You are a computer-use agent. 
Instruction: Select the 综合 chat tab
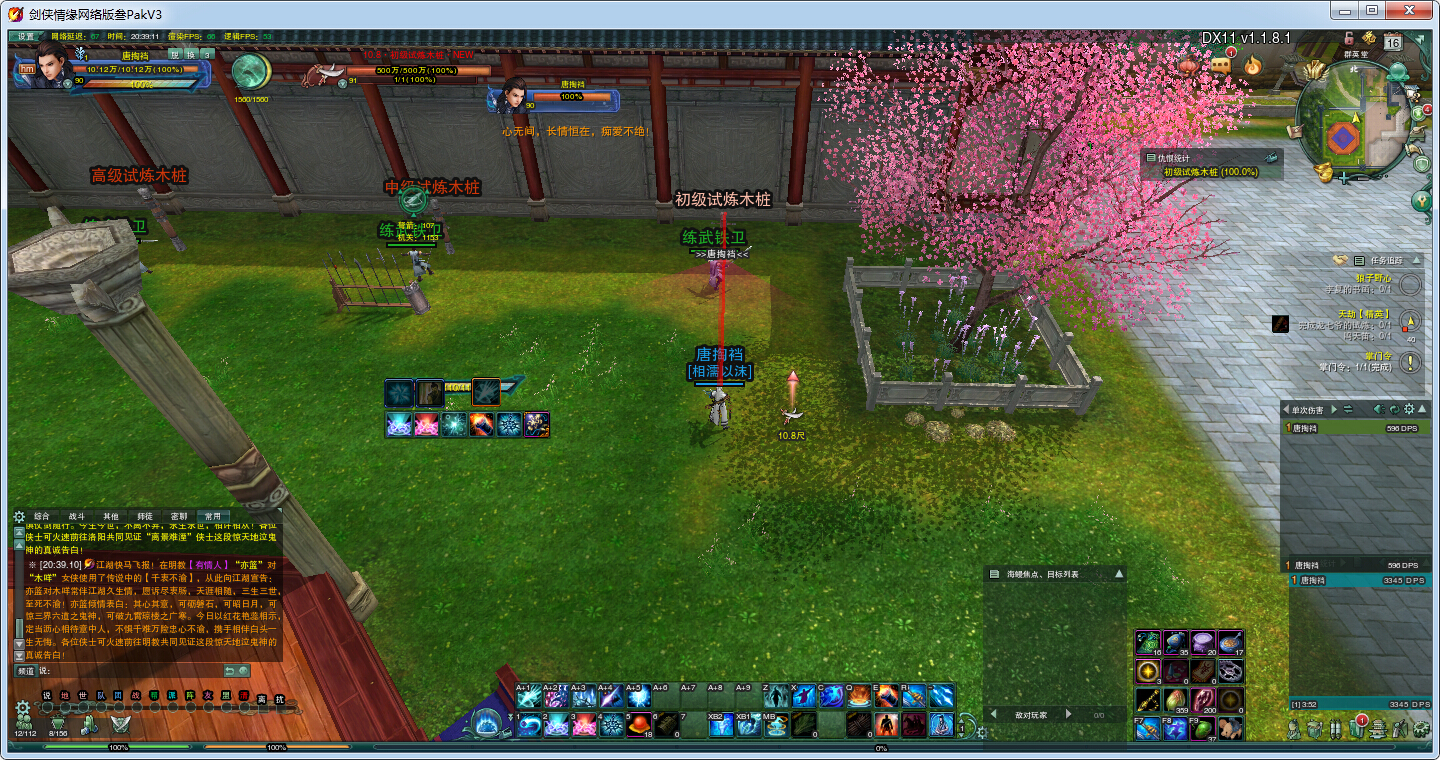[42, 516]
